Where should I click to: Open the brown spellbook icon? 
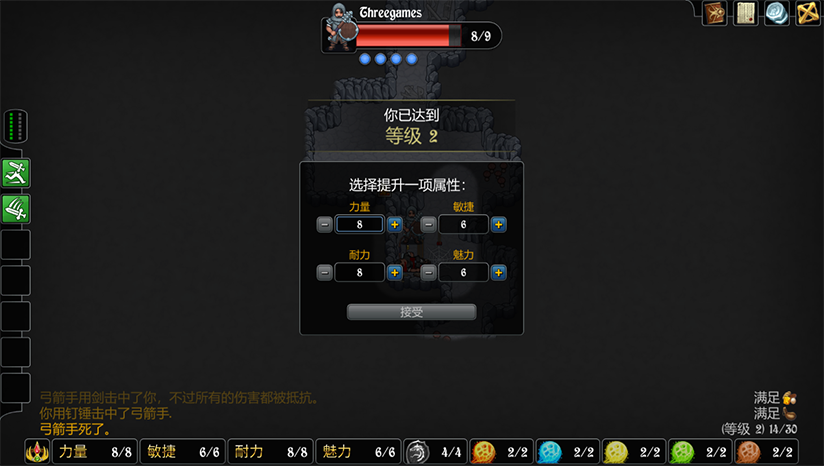coord(714,13)
